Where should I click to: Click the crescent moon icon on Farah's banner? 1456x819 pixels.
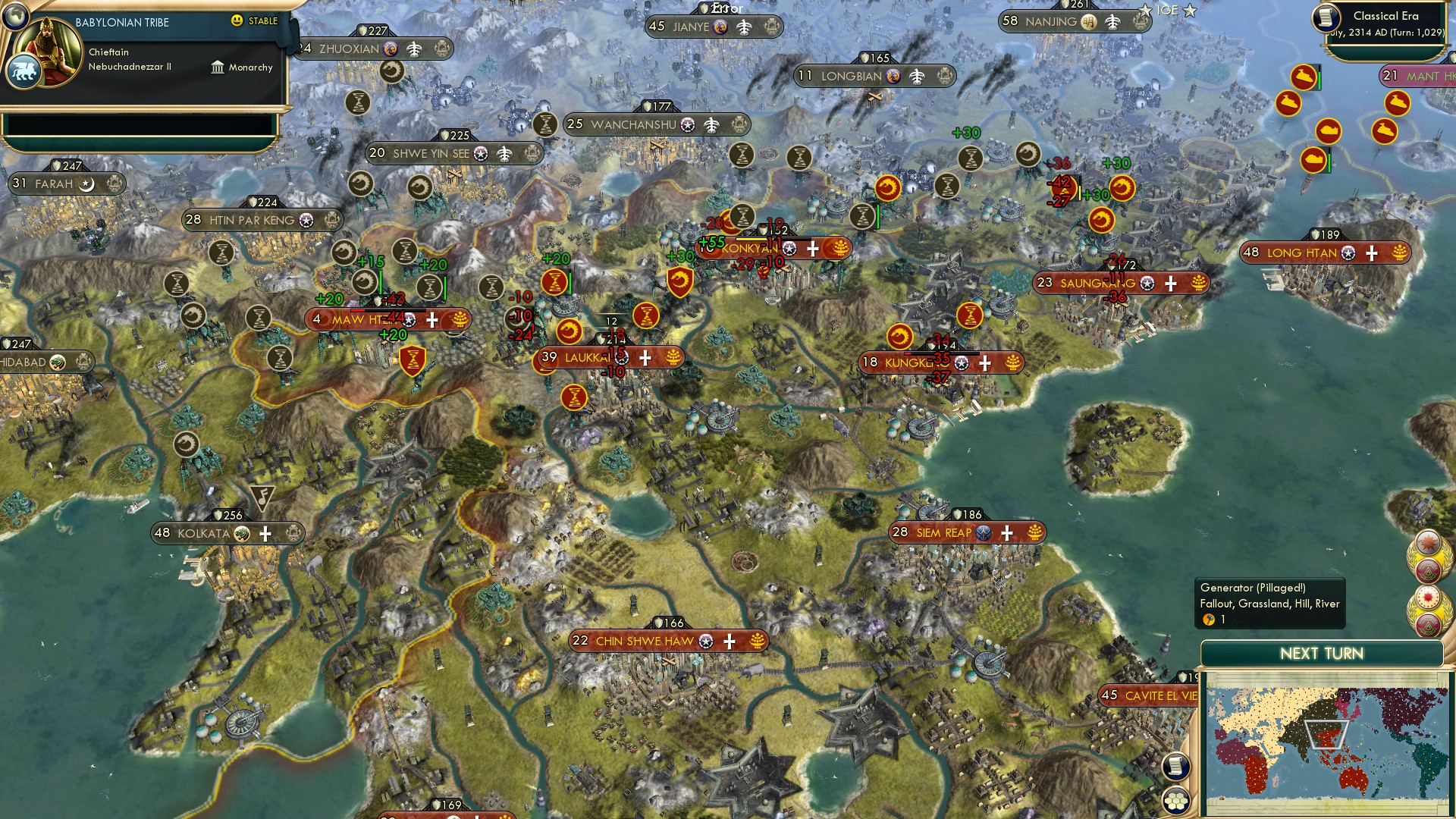86,184
